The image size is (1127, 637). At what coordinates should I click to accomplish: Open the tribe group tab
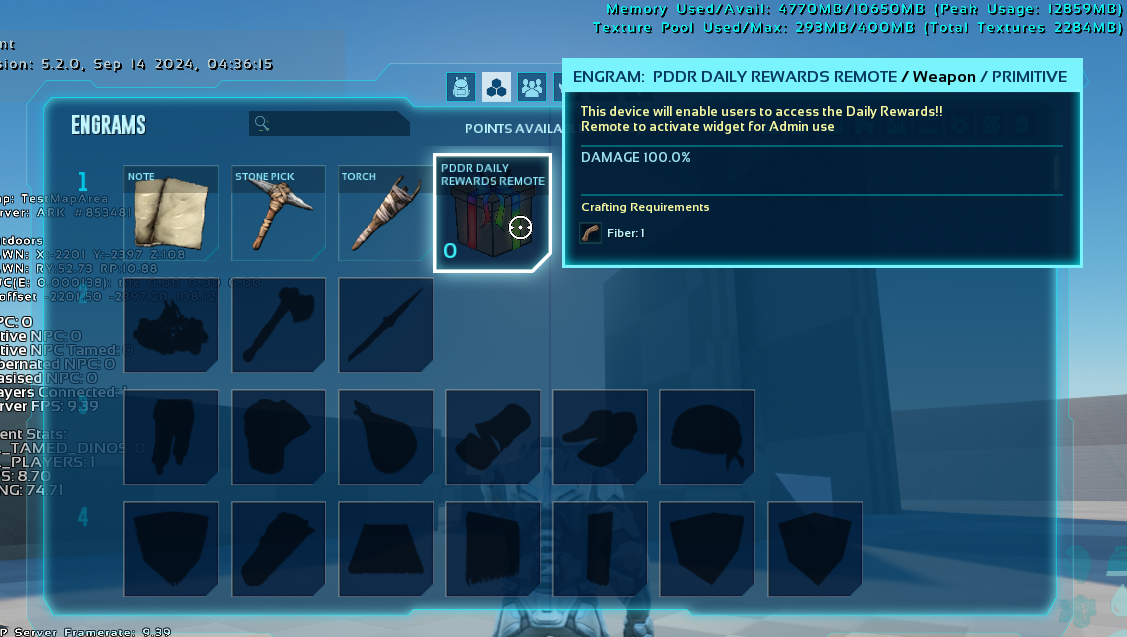click(x=531, y=87)
